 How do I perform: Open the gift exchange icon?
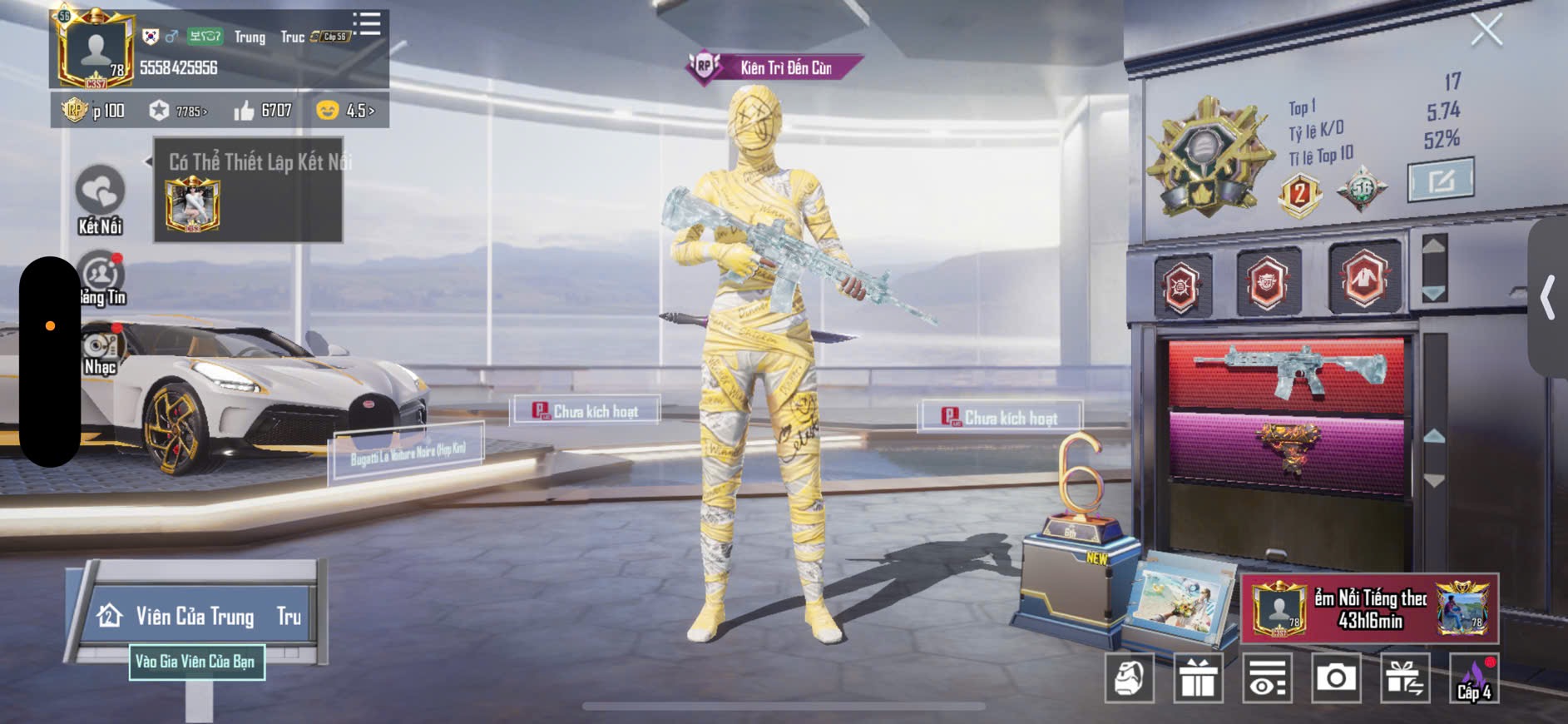(x=1405, y=678)
